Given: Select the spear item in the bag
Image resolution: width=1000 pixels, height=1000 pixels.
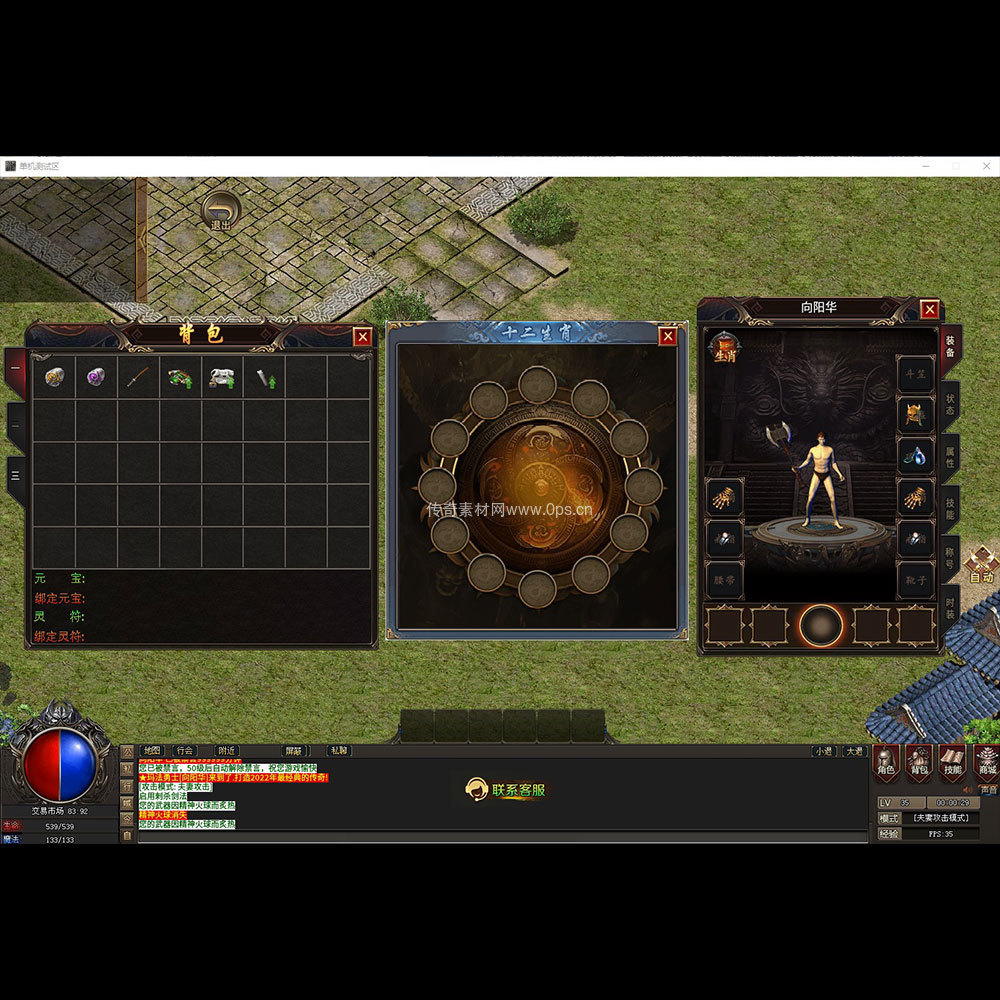Looking at the screenshot, I should [x=138, y=378].
